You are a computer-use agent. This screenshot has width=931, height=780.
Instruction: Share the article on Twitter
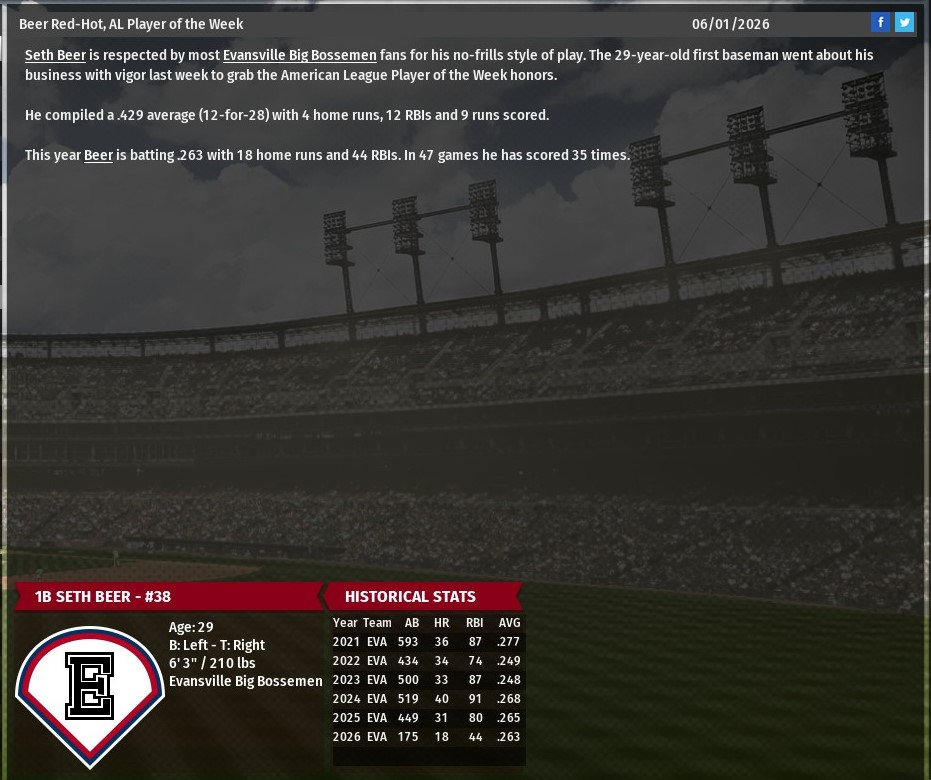pos(904,23)
